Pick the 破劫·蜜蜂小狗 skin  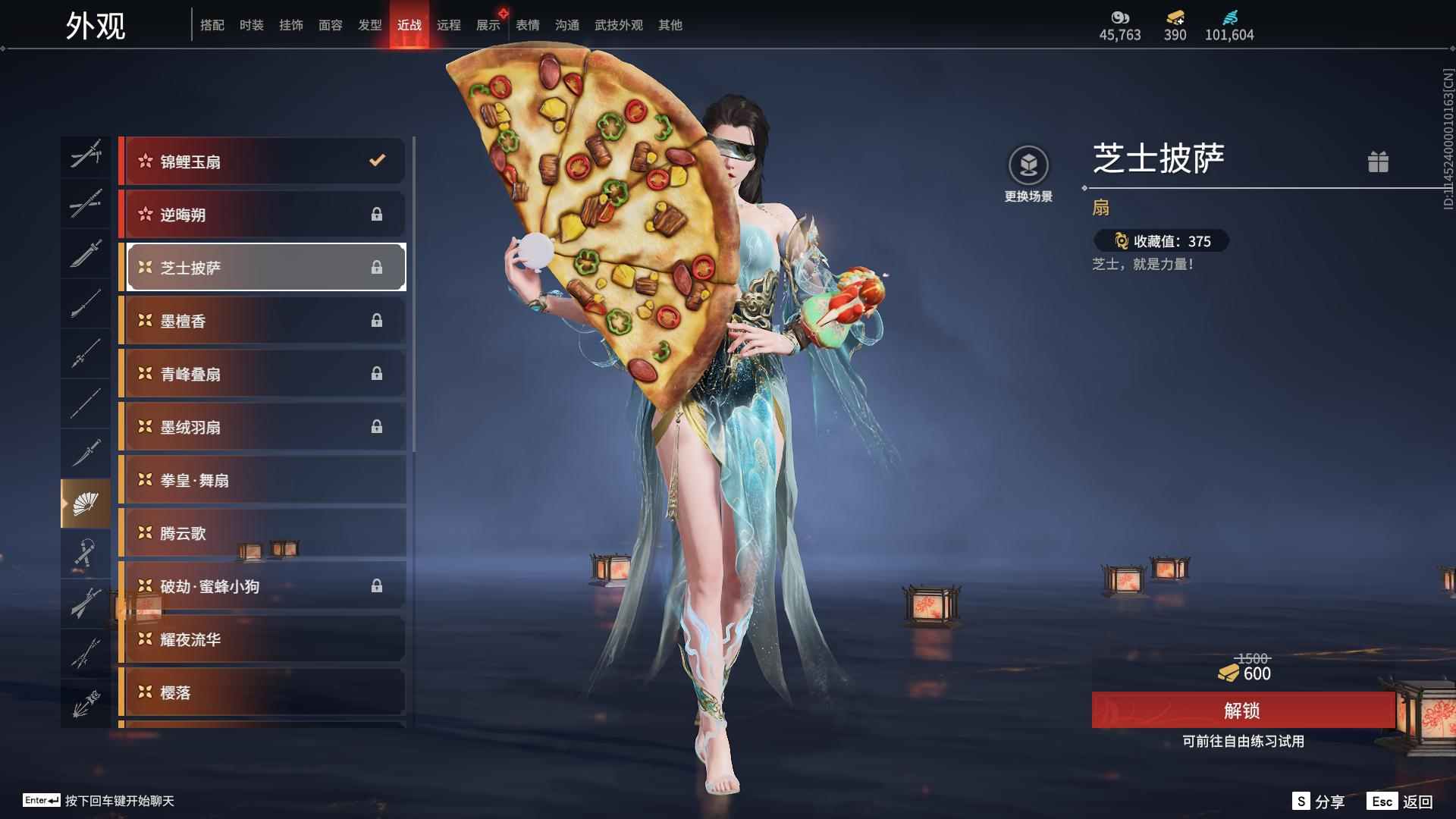(262, 586)
